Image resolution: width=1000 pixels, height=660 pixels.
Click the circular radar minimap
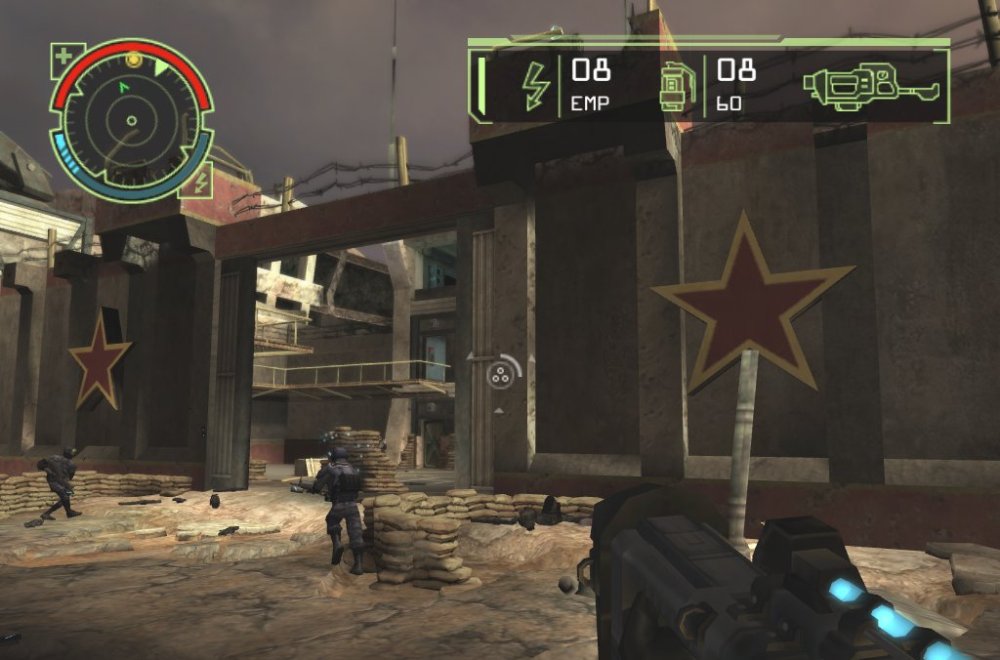(131, 121)
